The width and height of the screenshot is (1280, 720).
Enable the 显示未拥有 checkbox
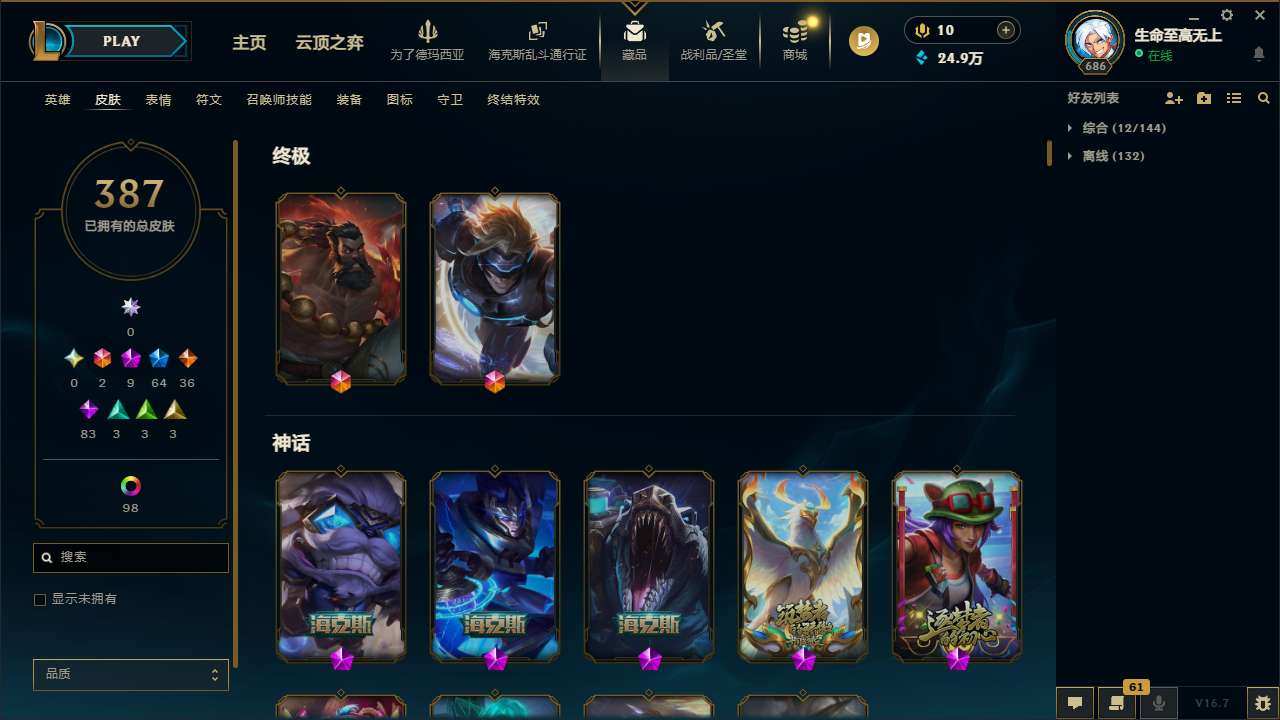40,599
